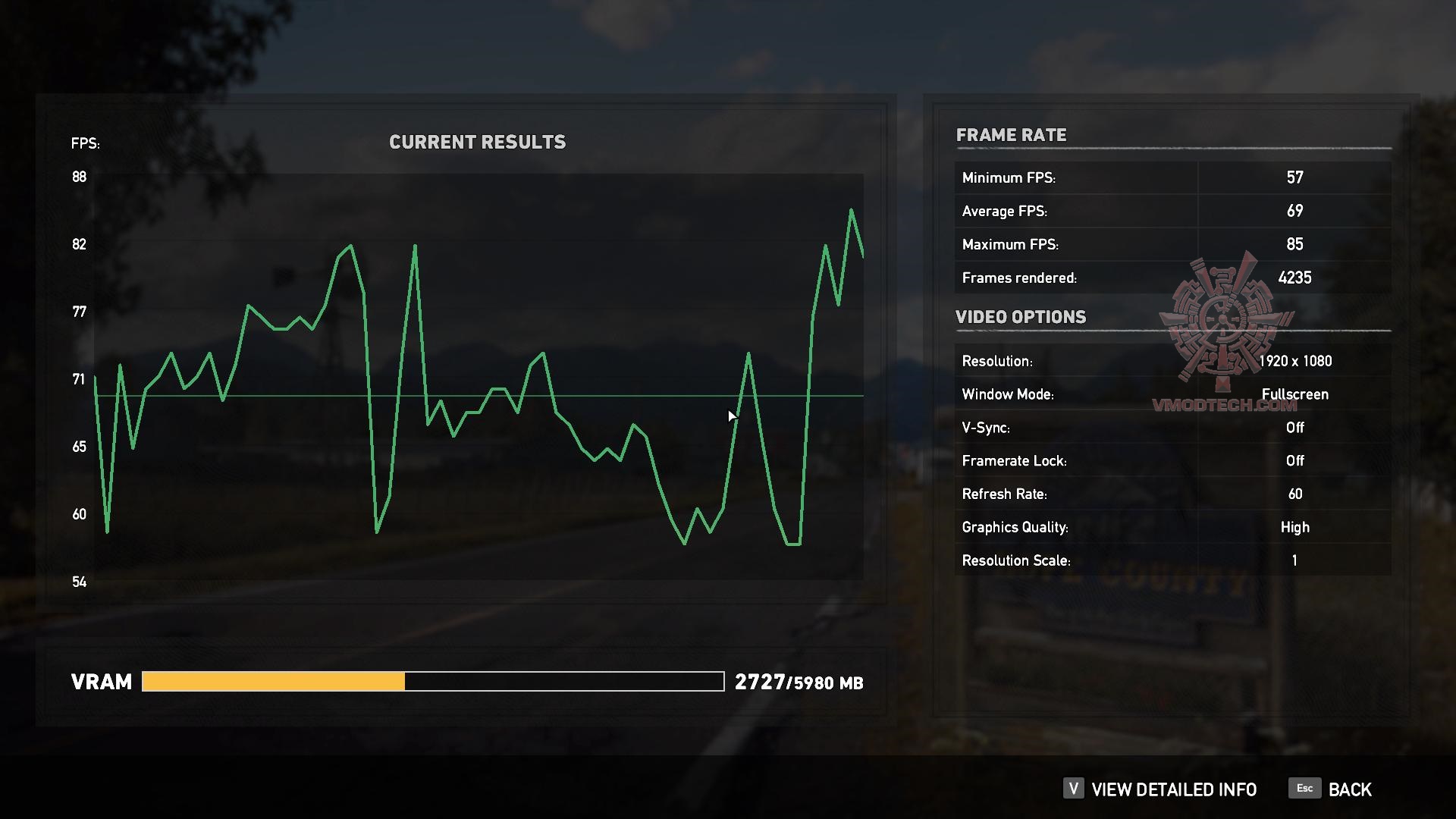Click the Esc key icon beside BACK

click(1304, 789)
